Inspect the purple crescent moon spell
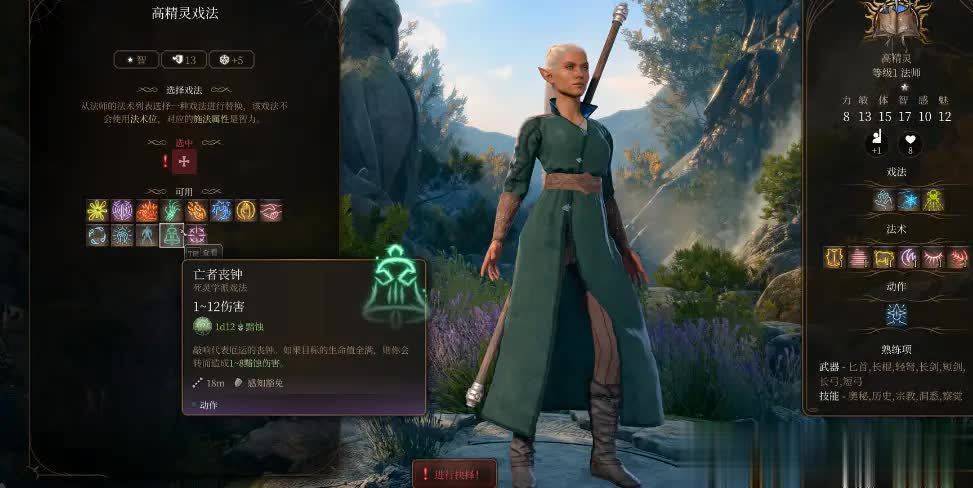 [x=908, y=258]
